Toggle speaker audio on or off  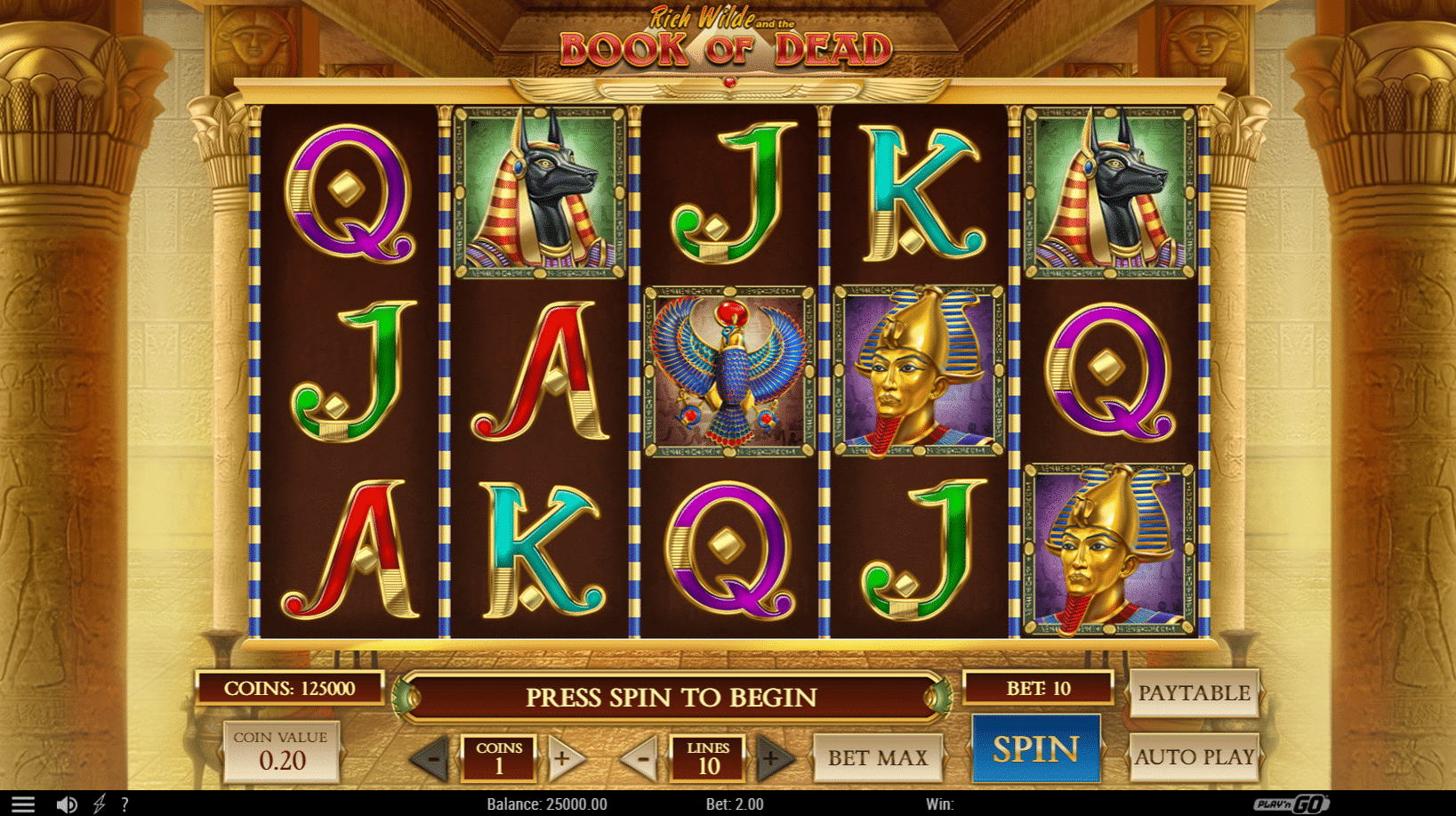pyautogui.click(x=67, y=804)
